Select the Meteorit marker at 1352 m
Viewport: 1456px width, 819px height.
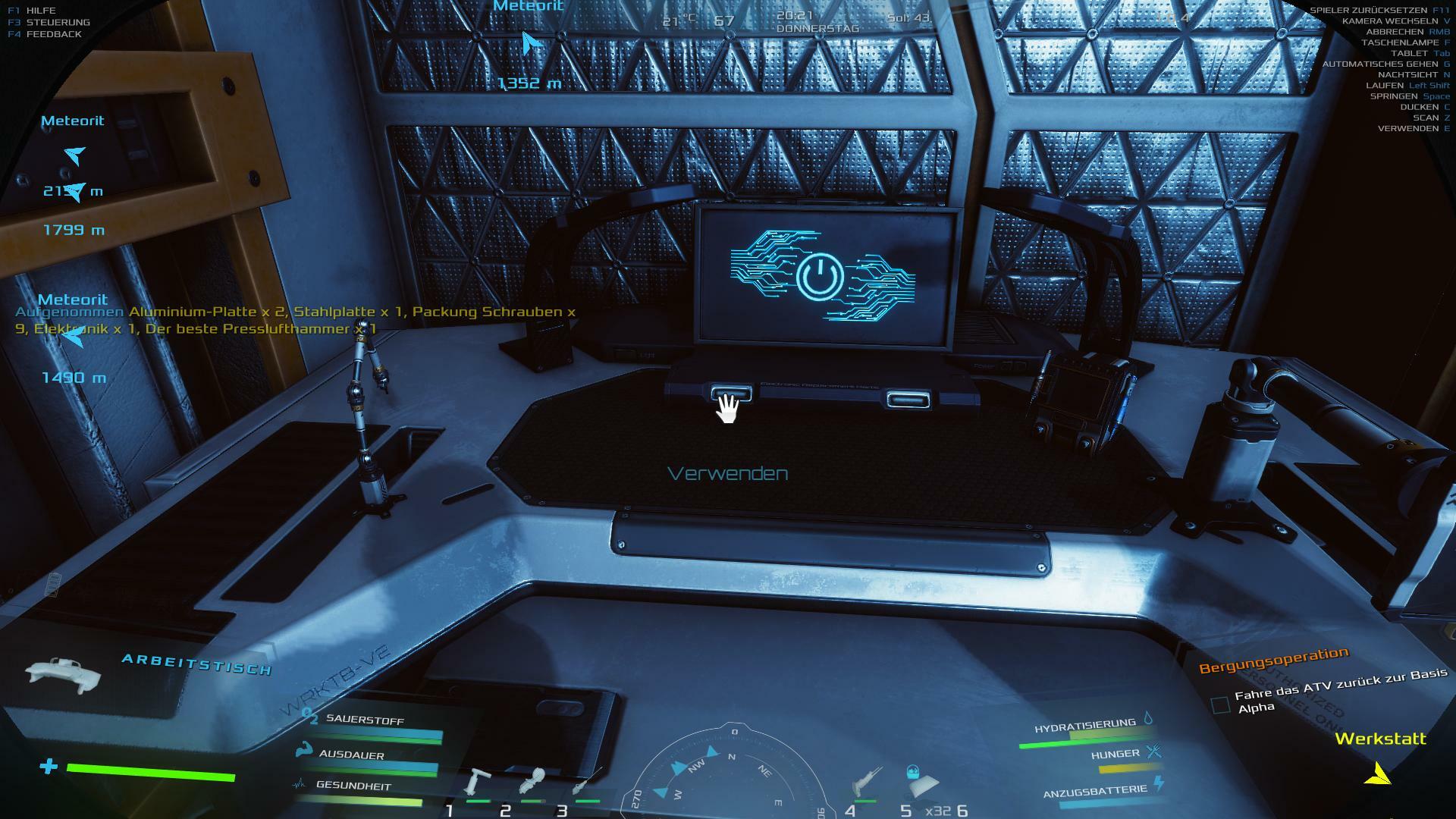[x=532, y=44]
